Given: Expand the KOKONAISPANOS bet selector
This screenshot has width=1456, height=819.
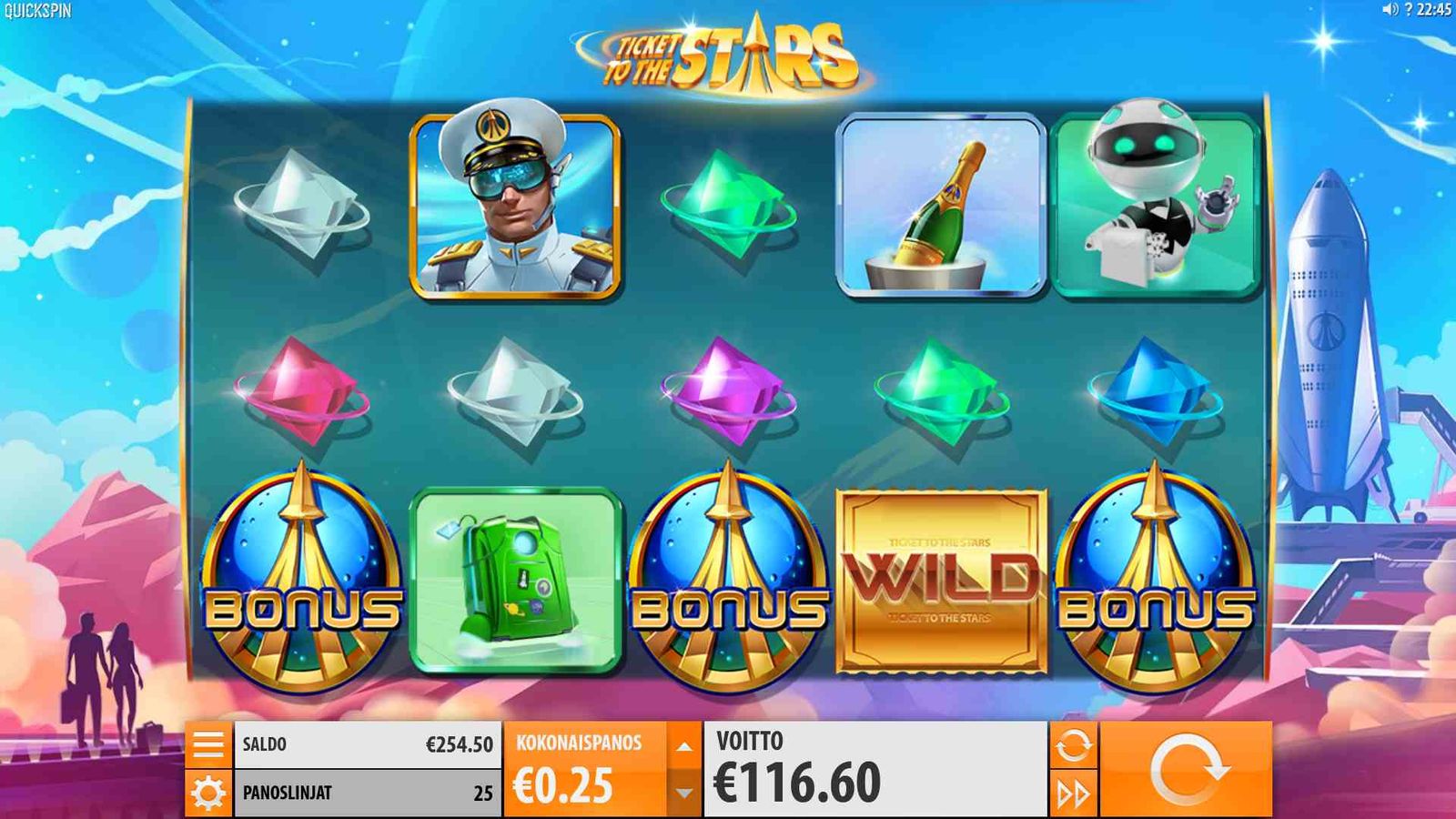Looking at the screenshot, I should coord(578,744).
